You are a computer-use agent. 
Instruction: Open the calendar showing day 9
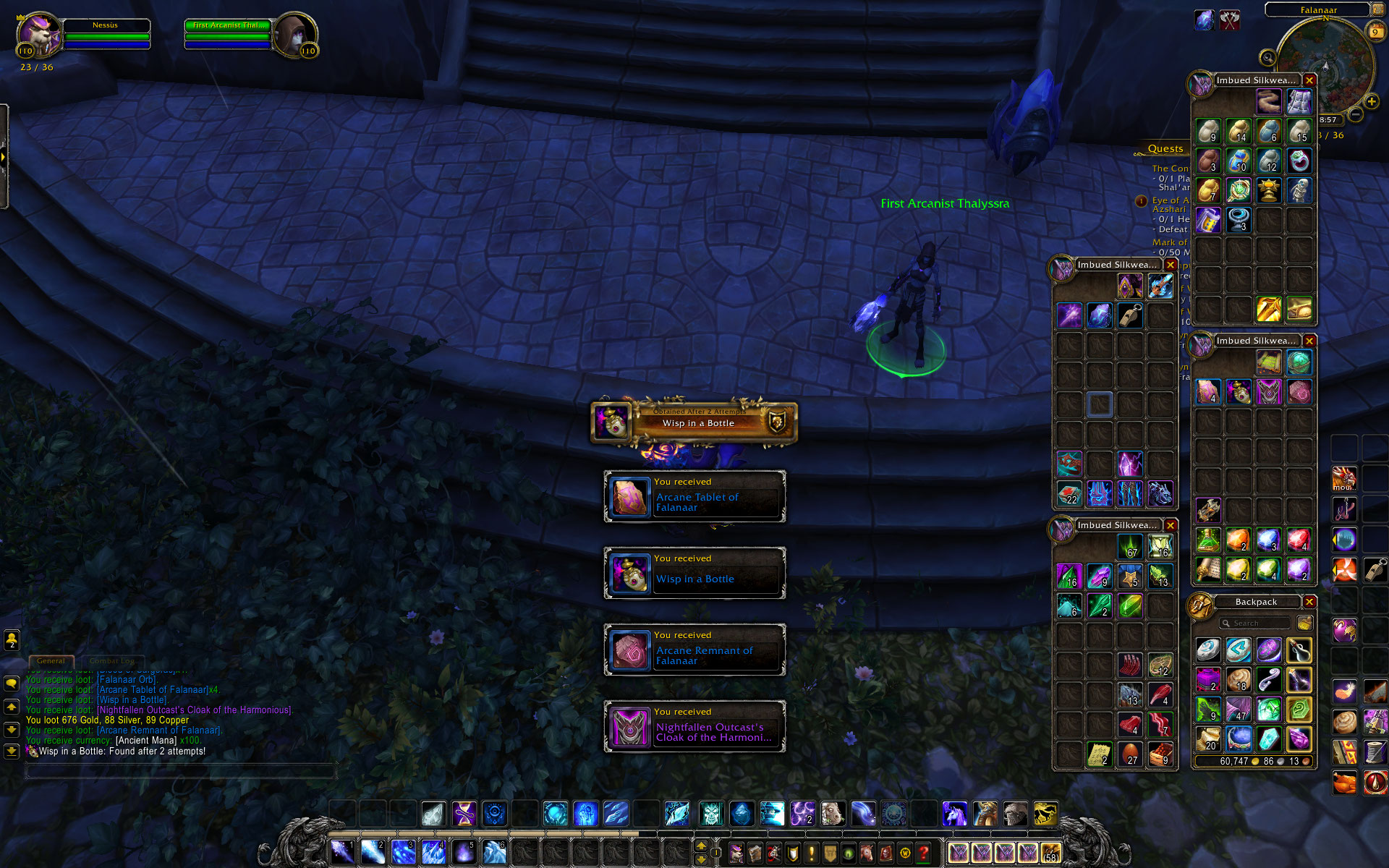coord(1375,32)
